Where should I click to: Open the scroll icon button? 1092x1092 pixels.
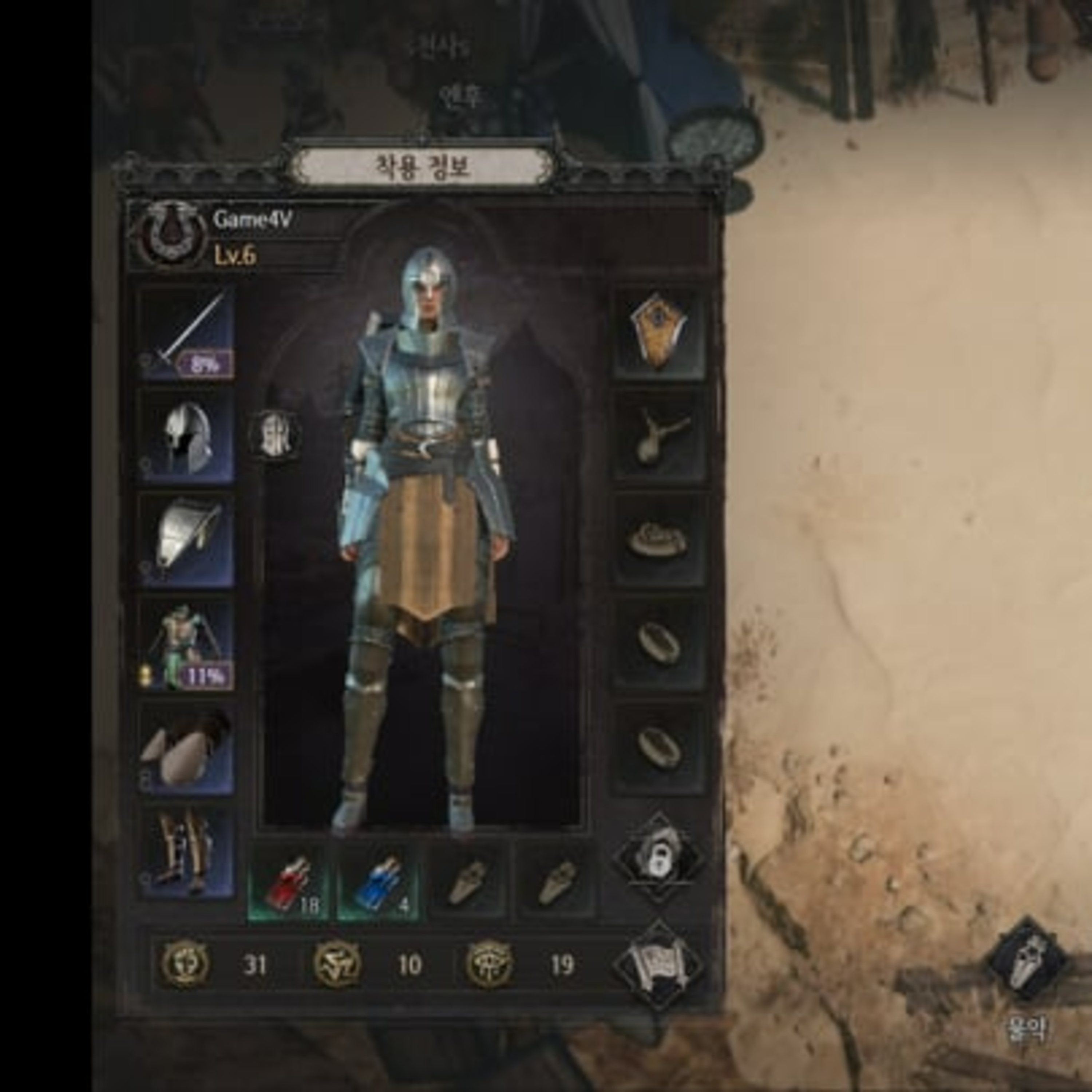click(x=659, y=965)
